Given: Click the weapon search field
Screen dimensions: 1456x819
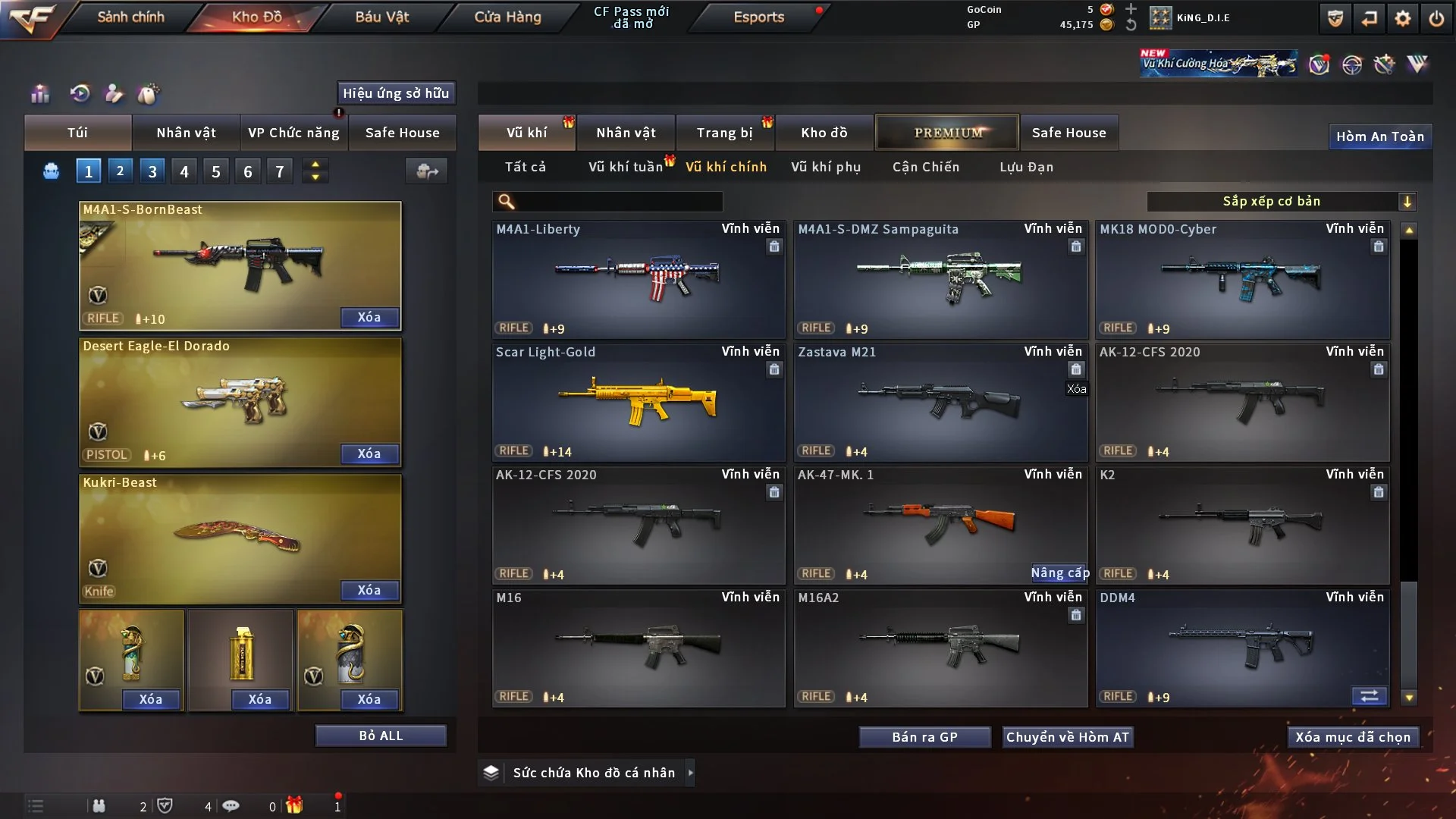Looking at the screenshot, I should (x=618, y=202).
